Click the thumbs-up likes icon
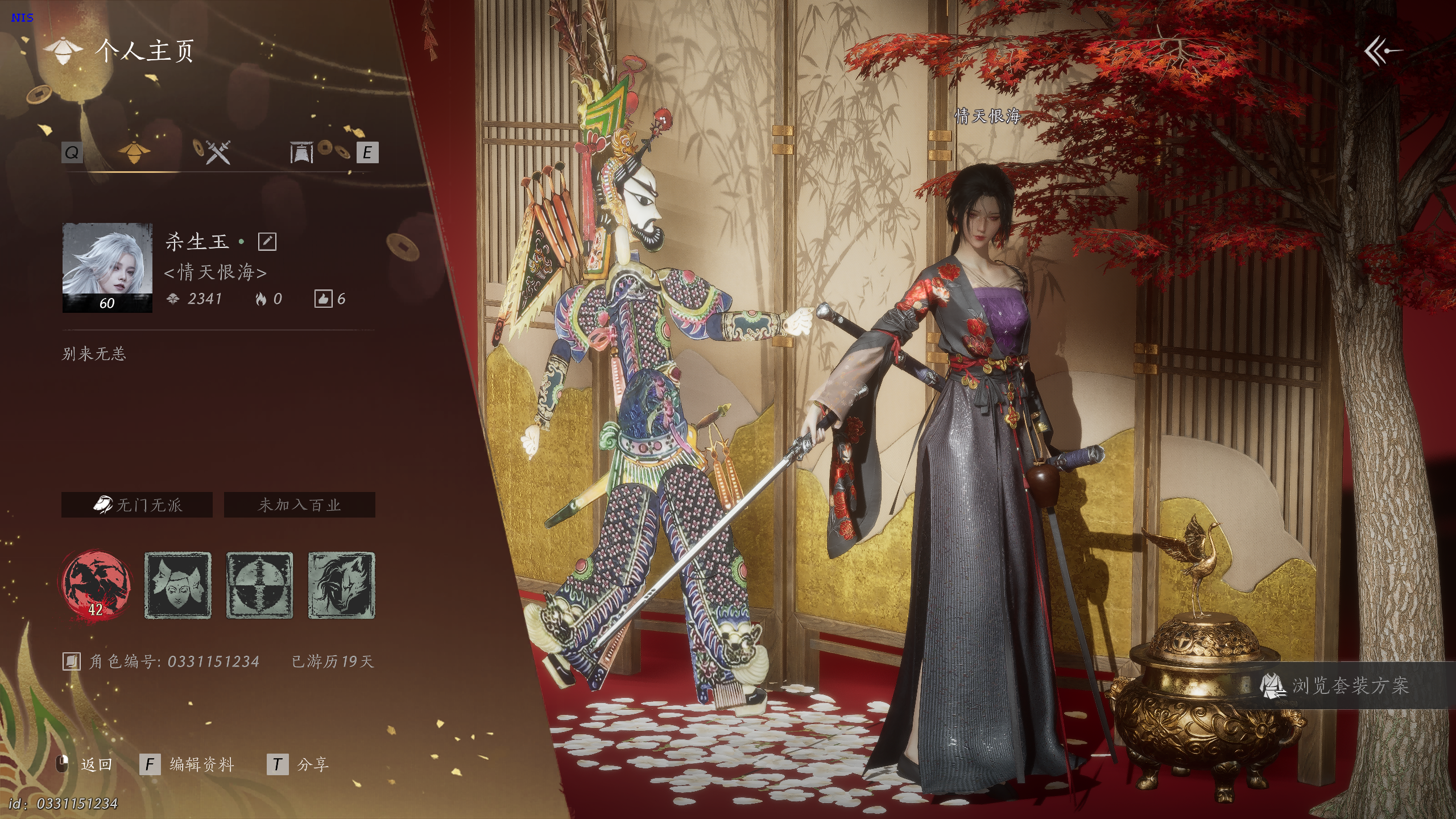The width and height of the screenshot is (1456, 819). coord(323,299)
